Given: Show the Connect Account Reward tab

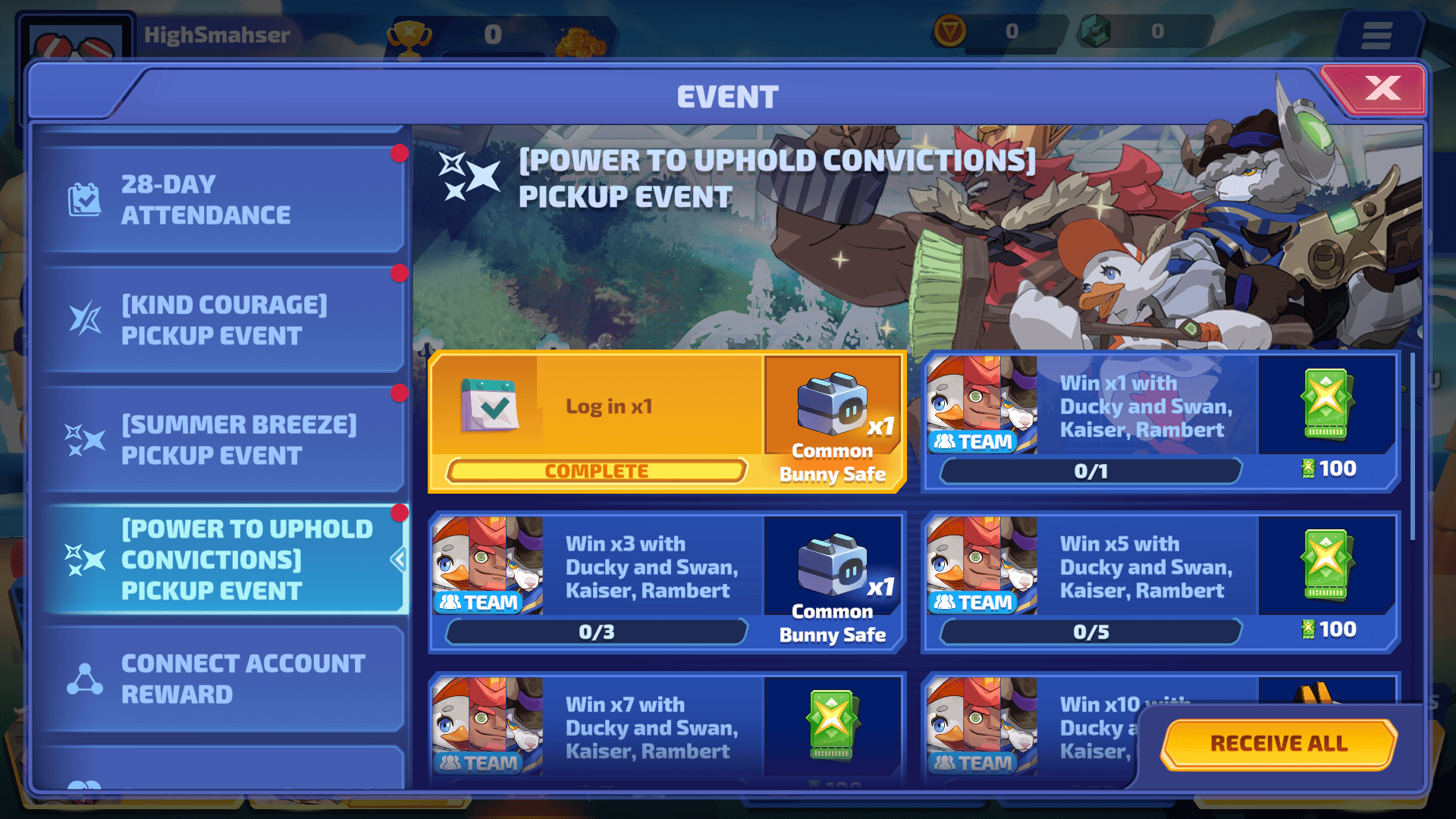Looking at the screenshot, I should (x=220, y=679).
